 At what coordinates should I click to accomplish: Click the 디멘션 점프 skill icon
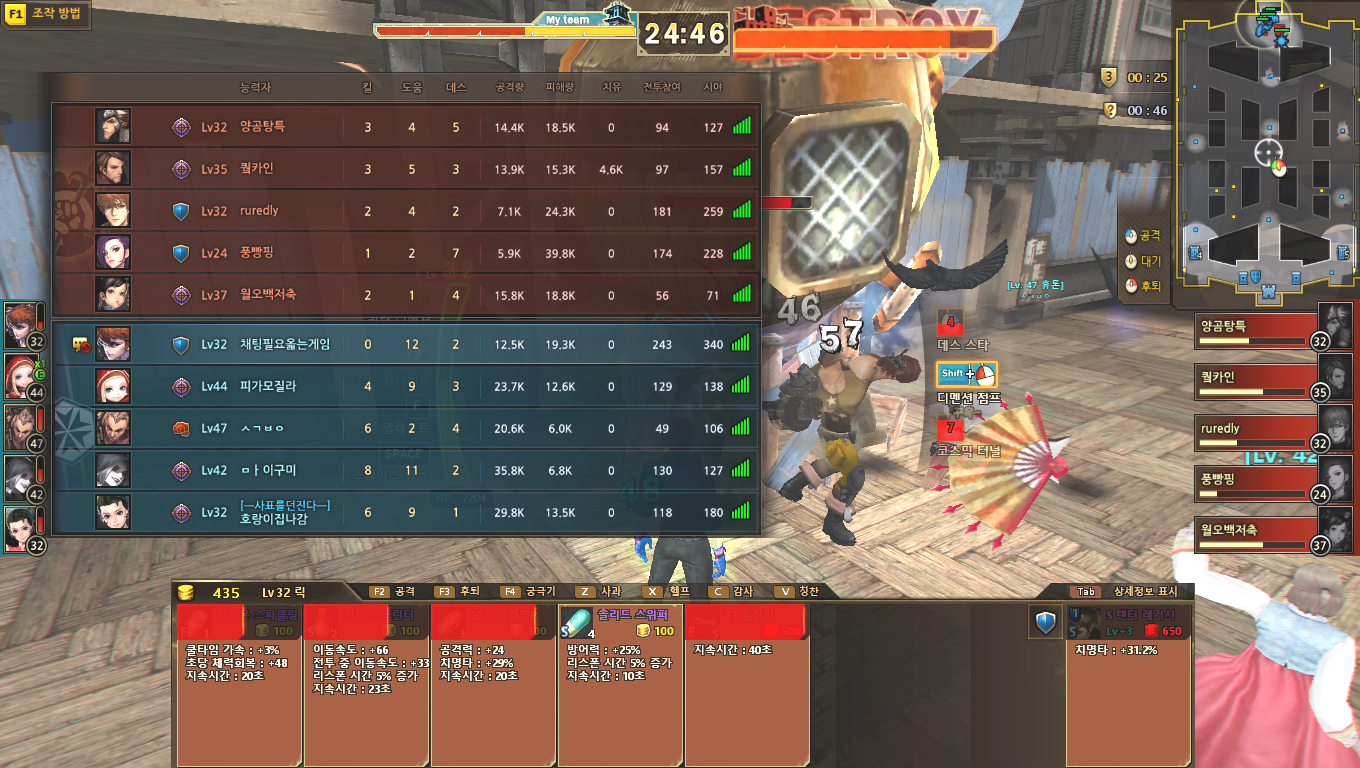click(966, 375)
